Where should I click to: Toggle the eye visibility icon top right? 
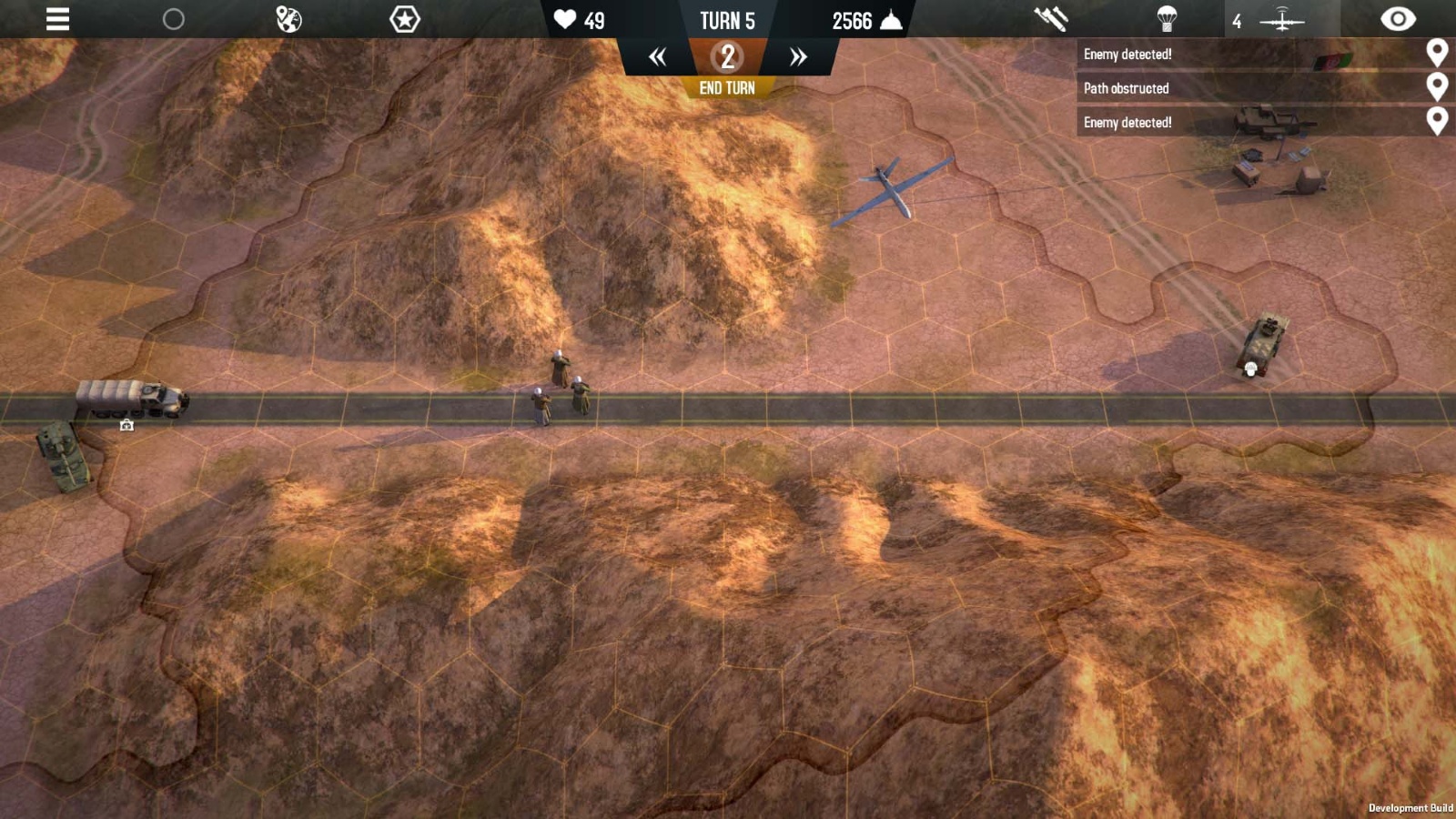coord(1399,17)
